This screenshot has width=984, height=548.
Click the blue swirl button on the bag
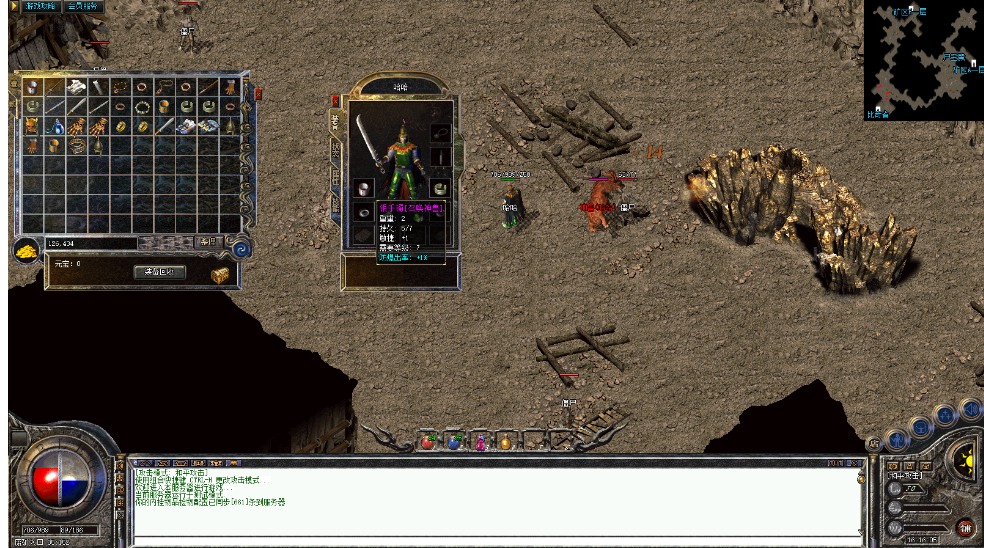240,249
